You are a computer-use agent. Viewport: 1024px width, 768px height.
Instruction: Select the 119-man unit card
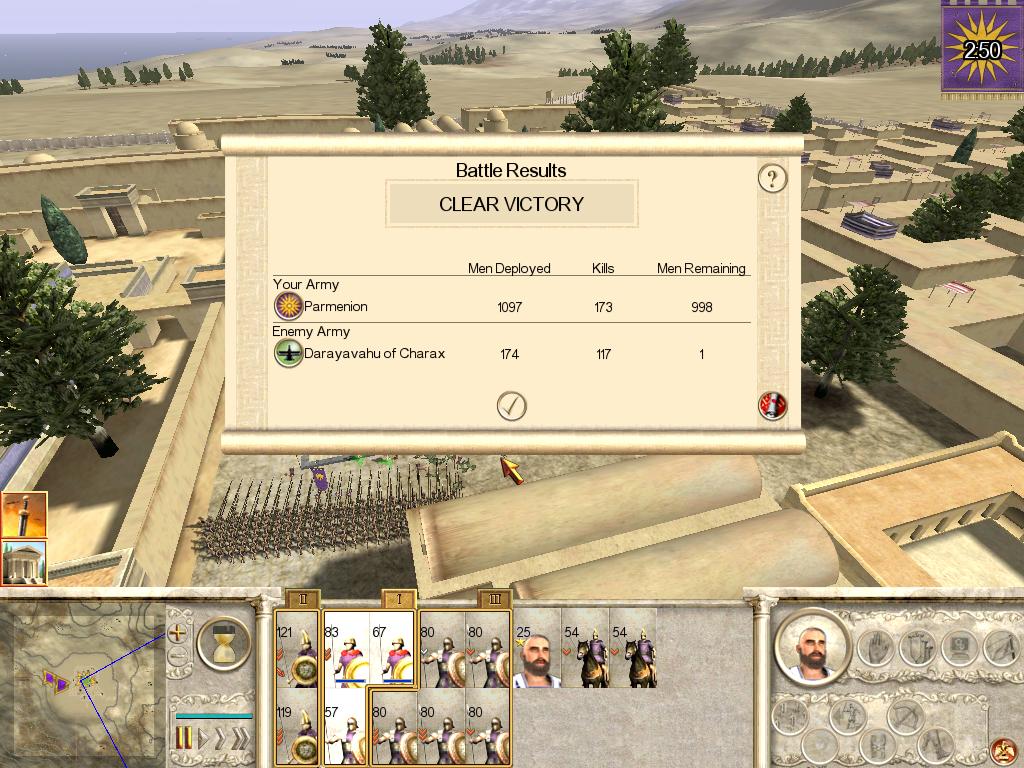(x=297, y=727)
